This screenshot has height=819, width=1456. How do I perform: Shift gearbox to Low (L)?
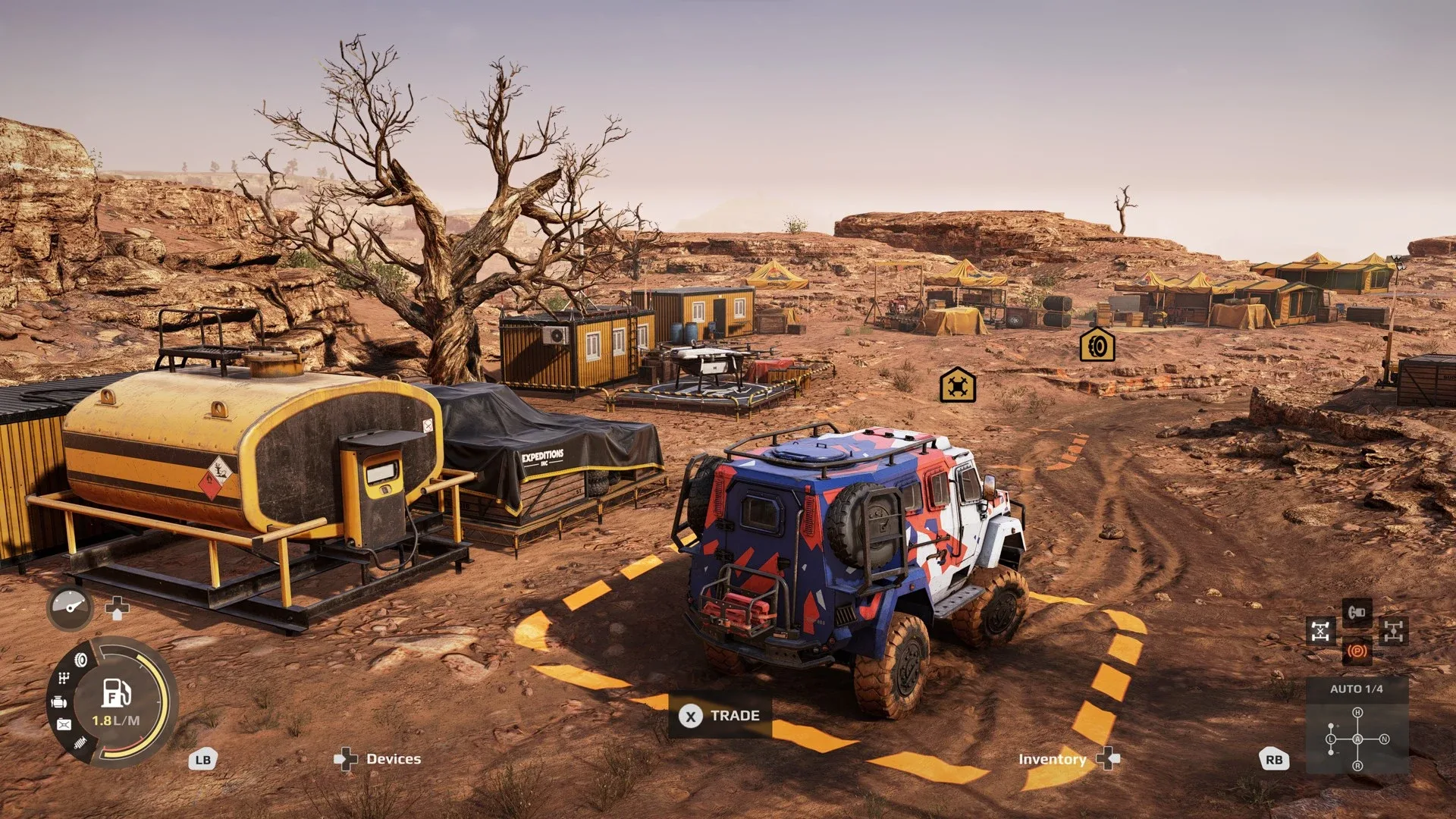click(x=1331, y=739)
